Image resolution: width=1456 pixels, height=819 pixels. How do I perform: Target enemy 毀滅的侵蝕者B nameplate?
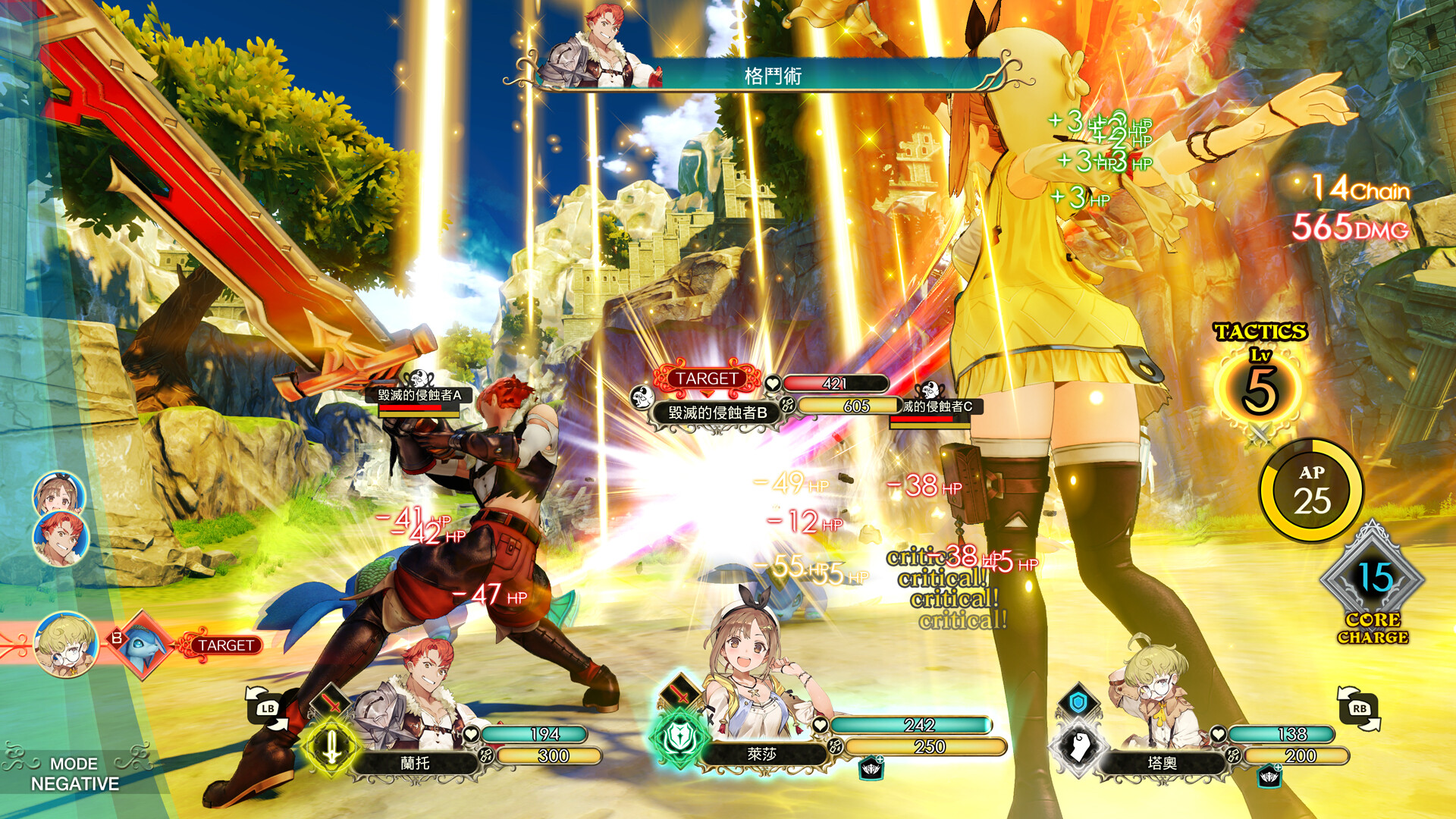pos(717,413)
